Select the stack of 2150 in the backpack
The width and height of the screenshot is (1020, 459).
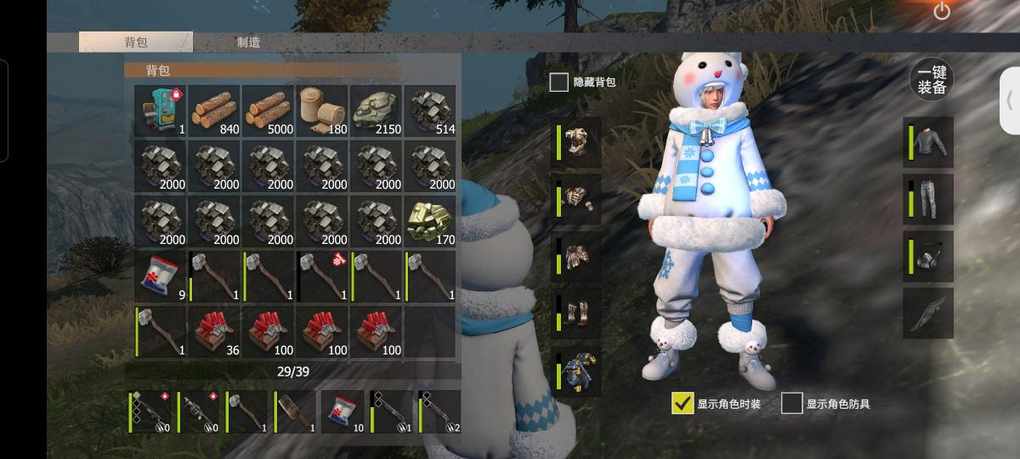(376, 110)
